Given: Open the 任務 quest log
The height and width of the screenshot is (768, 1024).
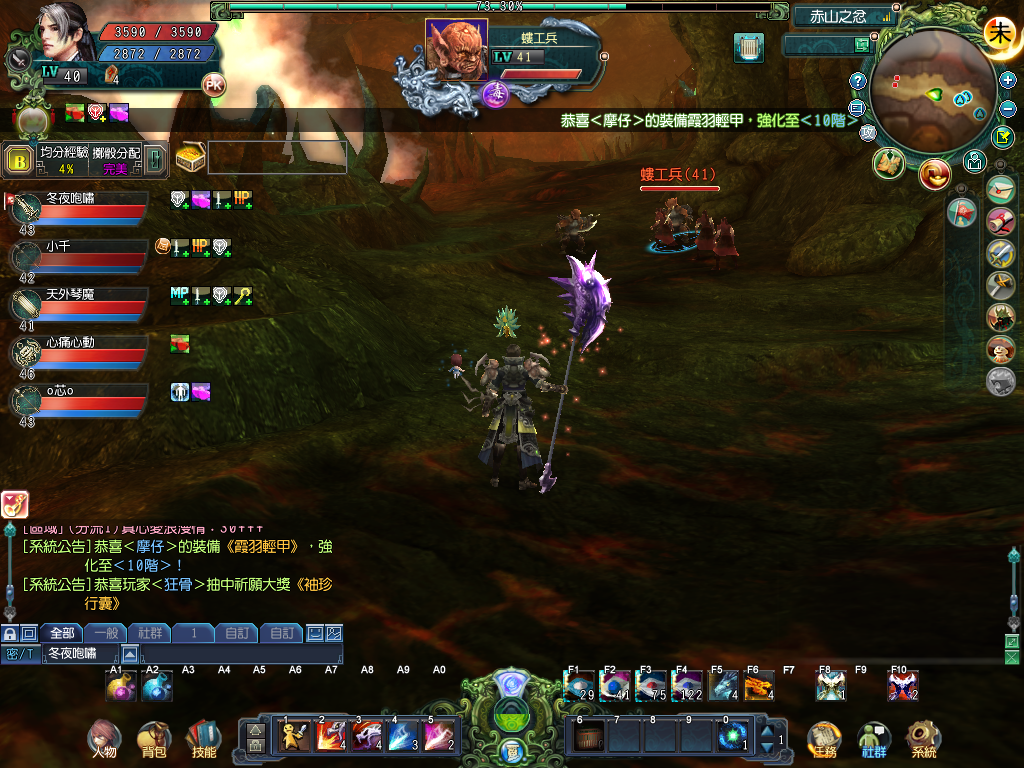Looking at the screenshot, I should point(823,738).
